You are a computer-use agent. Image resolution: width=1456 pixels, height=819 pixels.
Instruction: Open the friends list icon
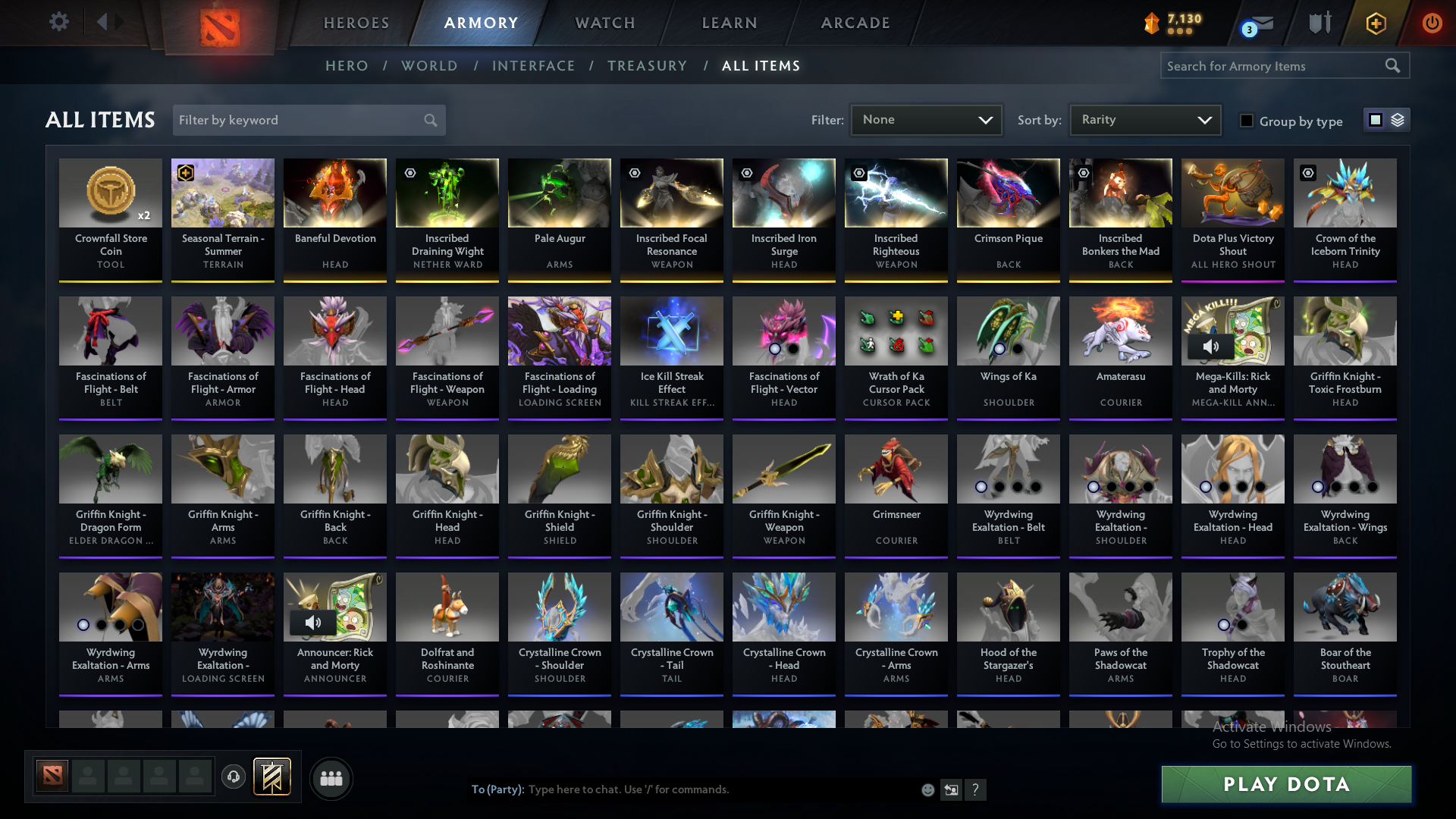[331, 778]
